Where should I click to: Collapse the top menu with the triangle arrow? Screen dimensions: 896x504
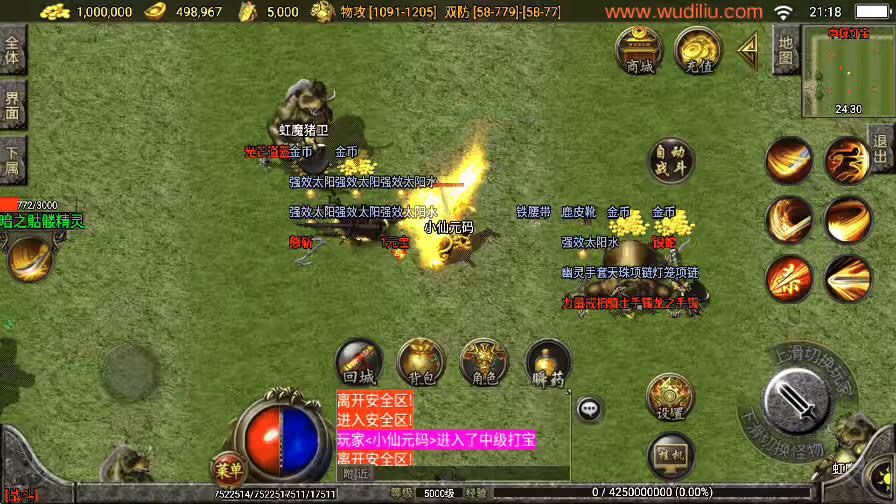(x=747, y=50)
